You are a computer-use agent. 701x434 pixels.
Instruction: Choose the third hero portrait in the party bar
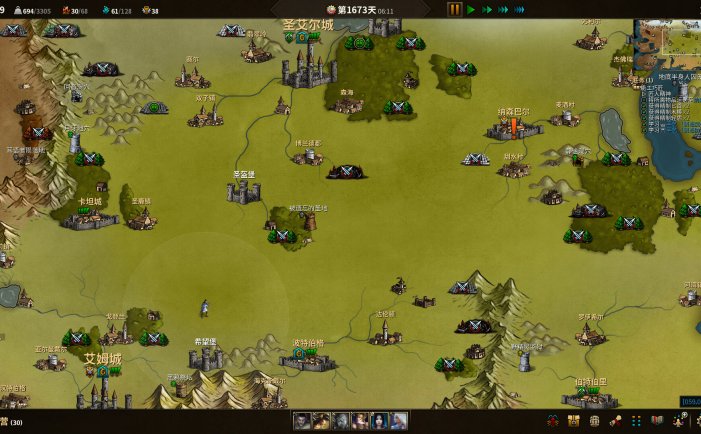[341, 421]
